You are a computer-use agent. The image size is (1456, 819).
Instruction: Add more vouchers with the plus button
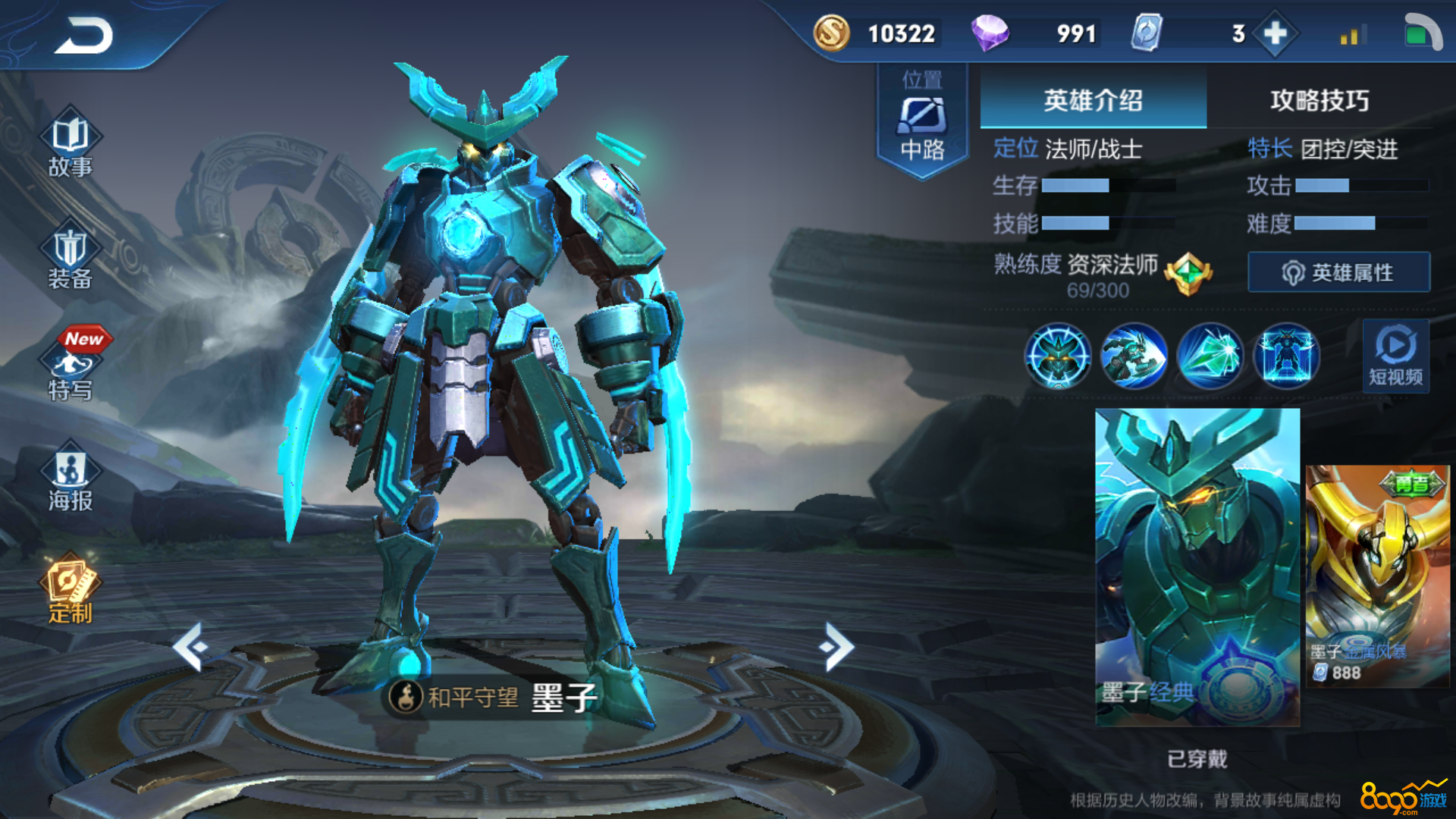coord(1275,33)
